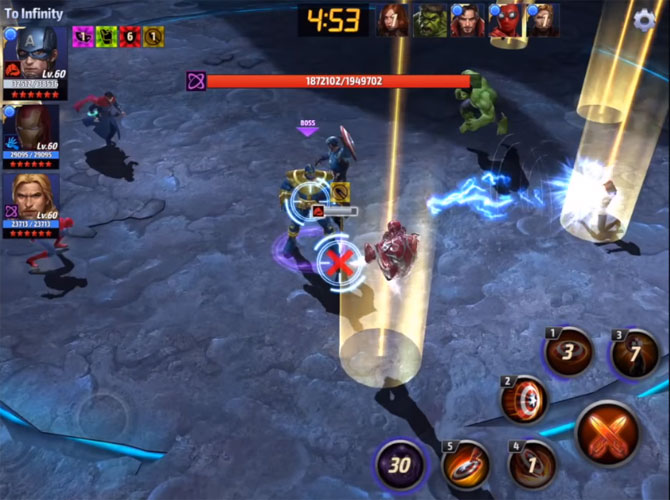Use skill 1 showing cooldown 3

(568, 352)
